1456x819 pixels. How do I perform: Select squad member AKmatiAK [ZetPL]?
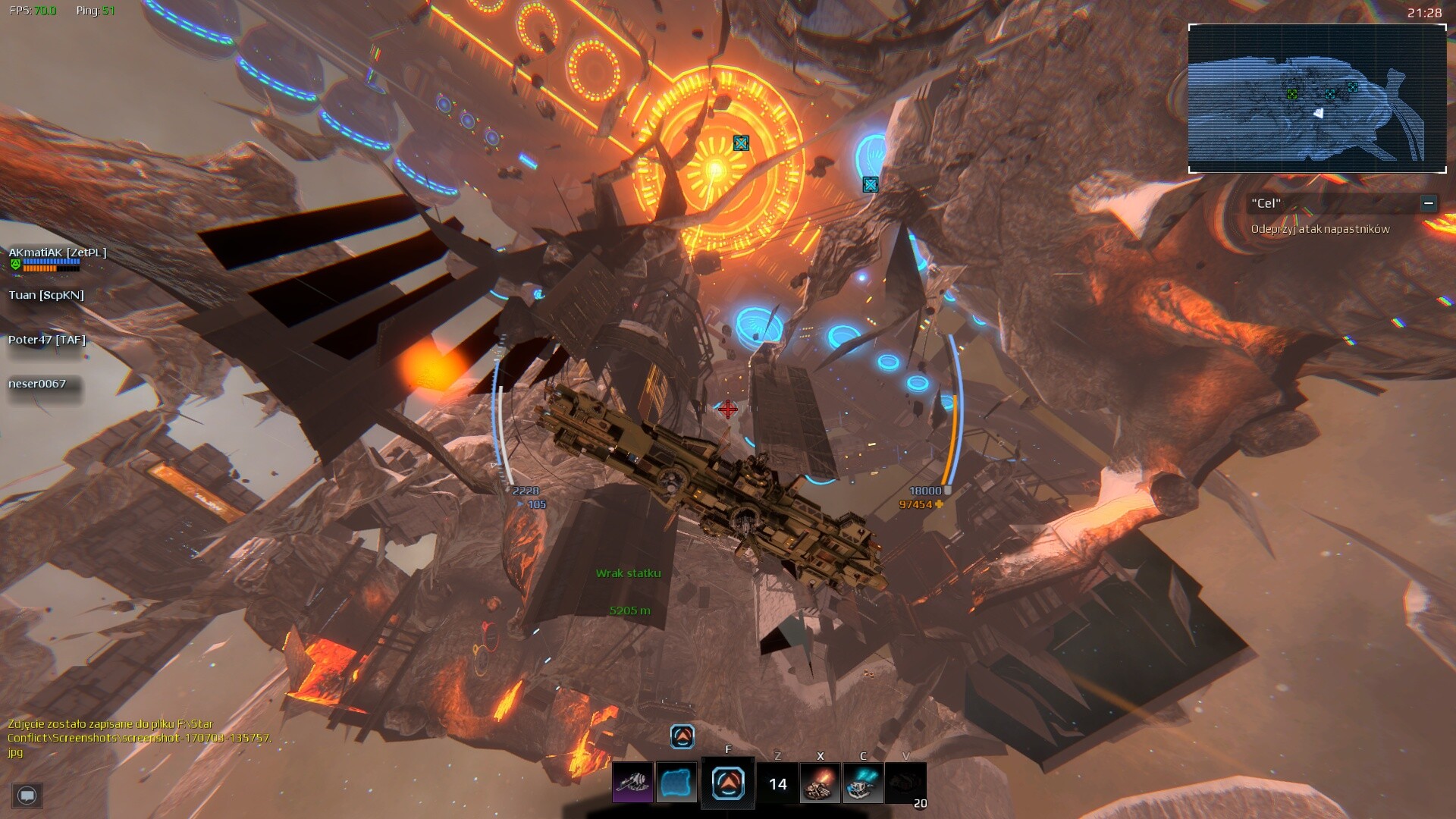(x=58, y=253)
